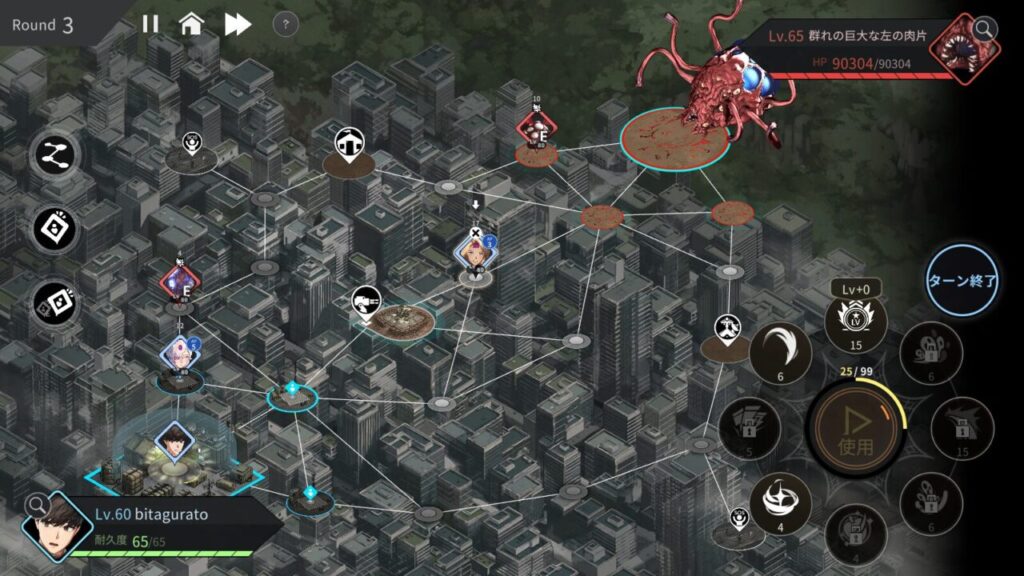Open the route path icon
The height and width of the screenshot is (576, 1024).
[54, 155]
